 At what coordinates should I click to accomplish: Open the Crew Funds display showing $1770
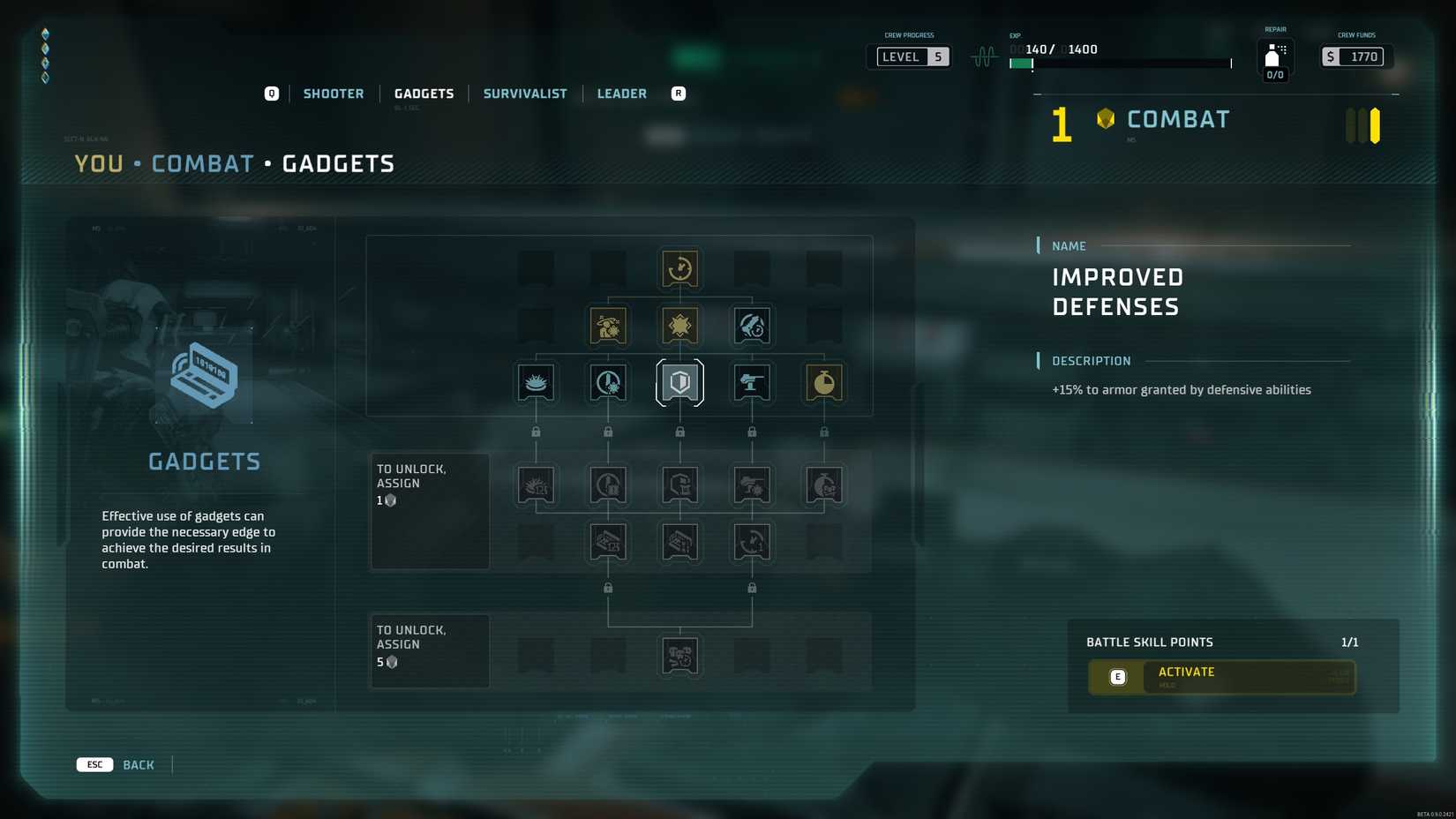coord(1355,56)
